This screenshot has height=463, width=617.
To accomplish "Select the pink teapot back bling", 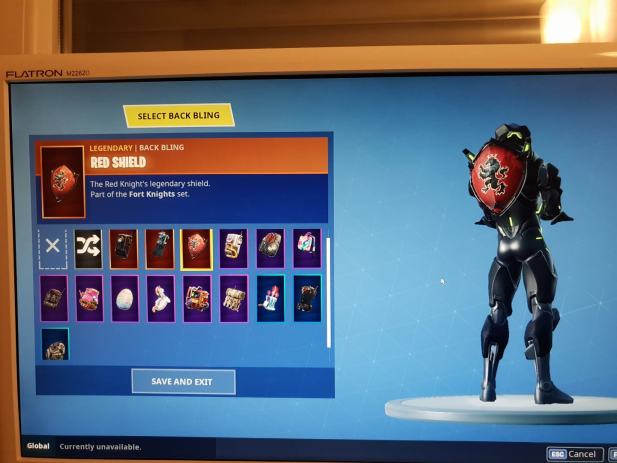I will pos(89,298).
